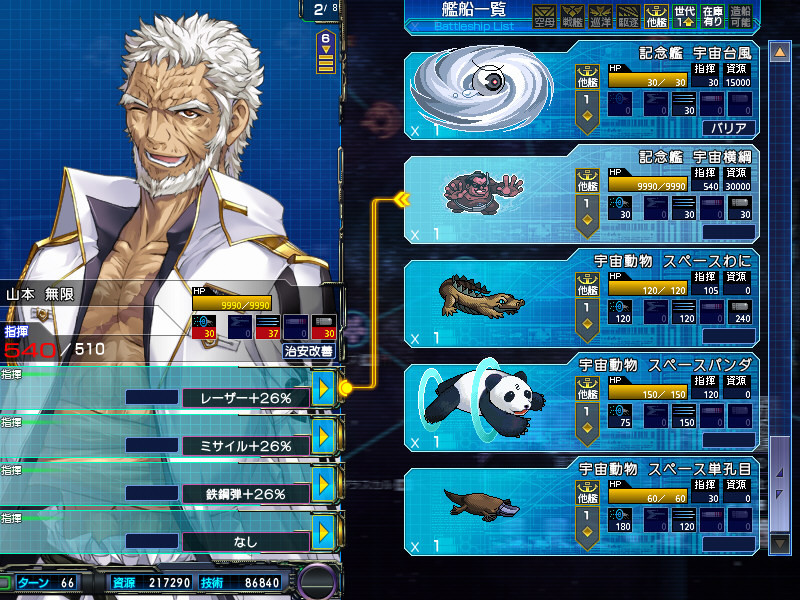The width and height of the screenshot is (800, 600).
Task: Open the empty なし slot arrow
Action: 323,531
